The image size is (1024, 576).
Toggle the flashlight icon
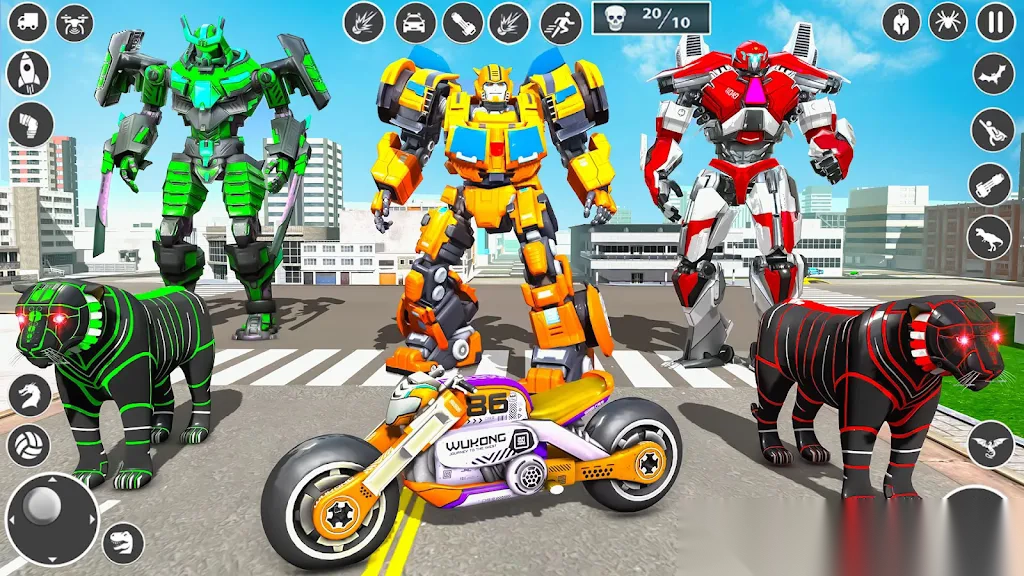[462, 22]
